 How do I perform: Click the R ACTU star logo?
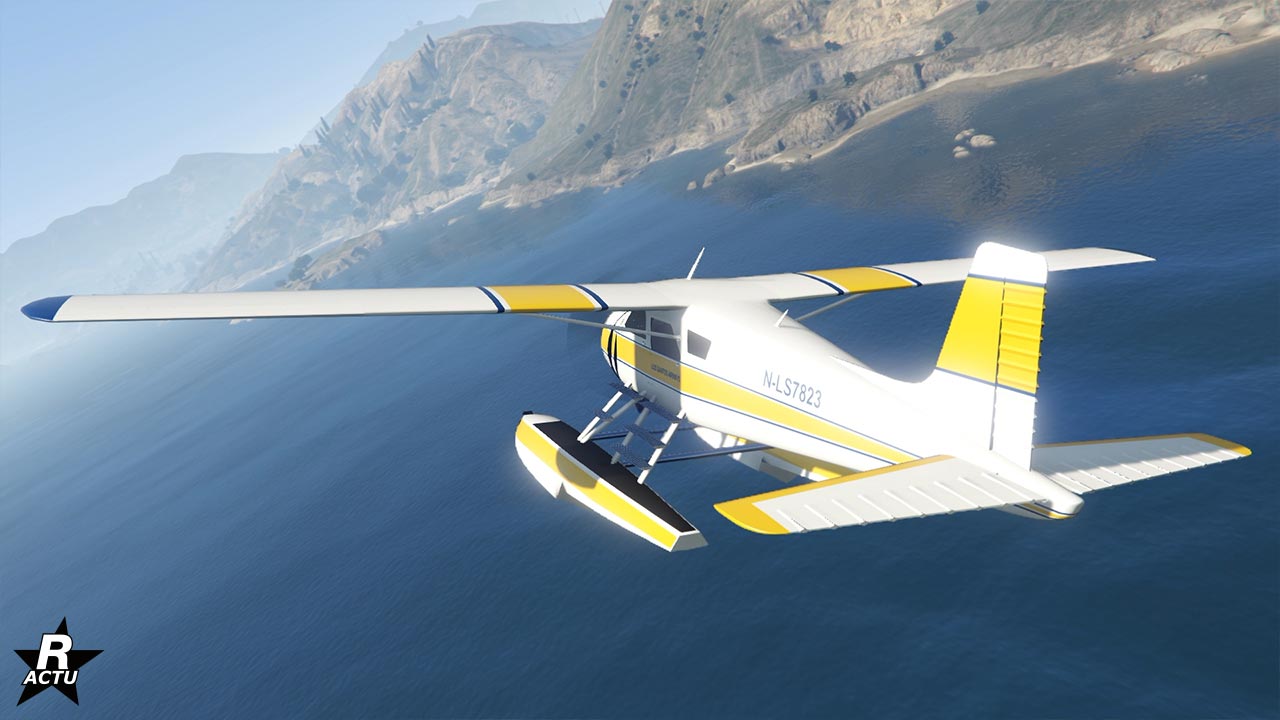pyautogui.click(x=57, y=664)
